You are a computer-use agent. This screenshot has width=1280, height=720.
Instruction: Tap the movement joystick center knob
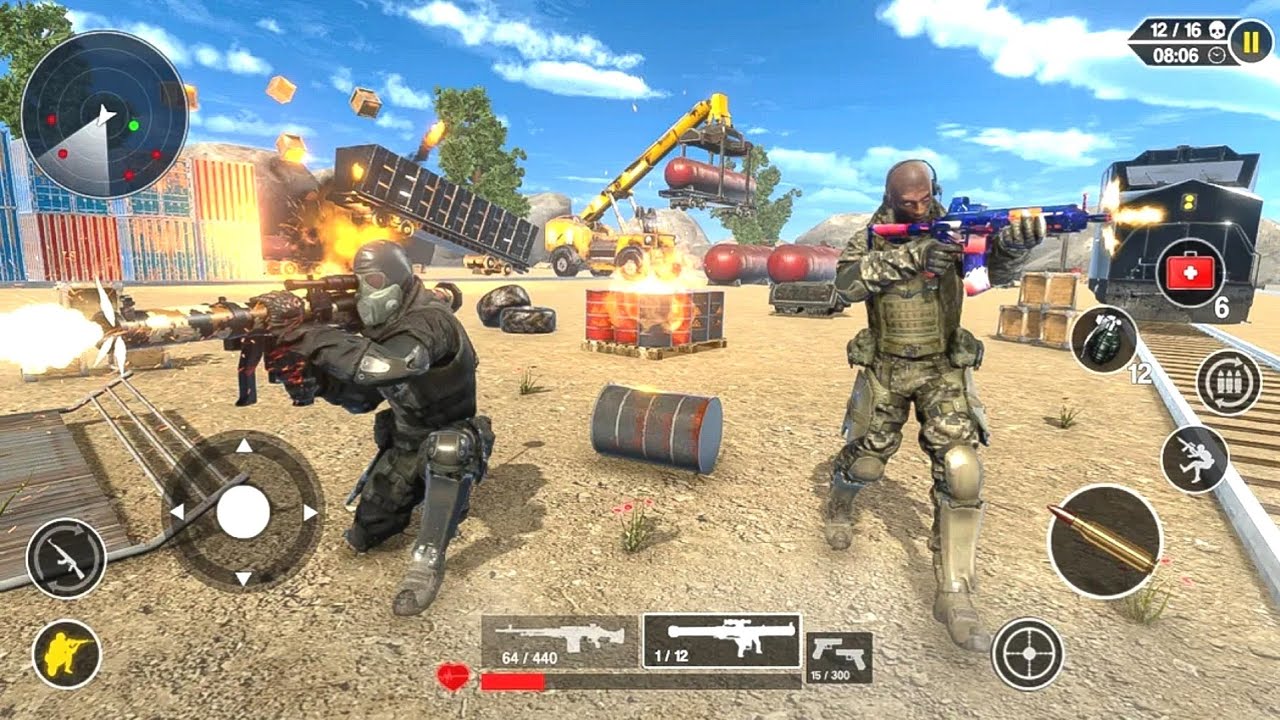[x=243, y=512]
